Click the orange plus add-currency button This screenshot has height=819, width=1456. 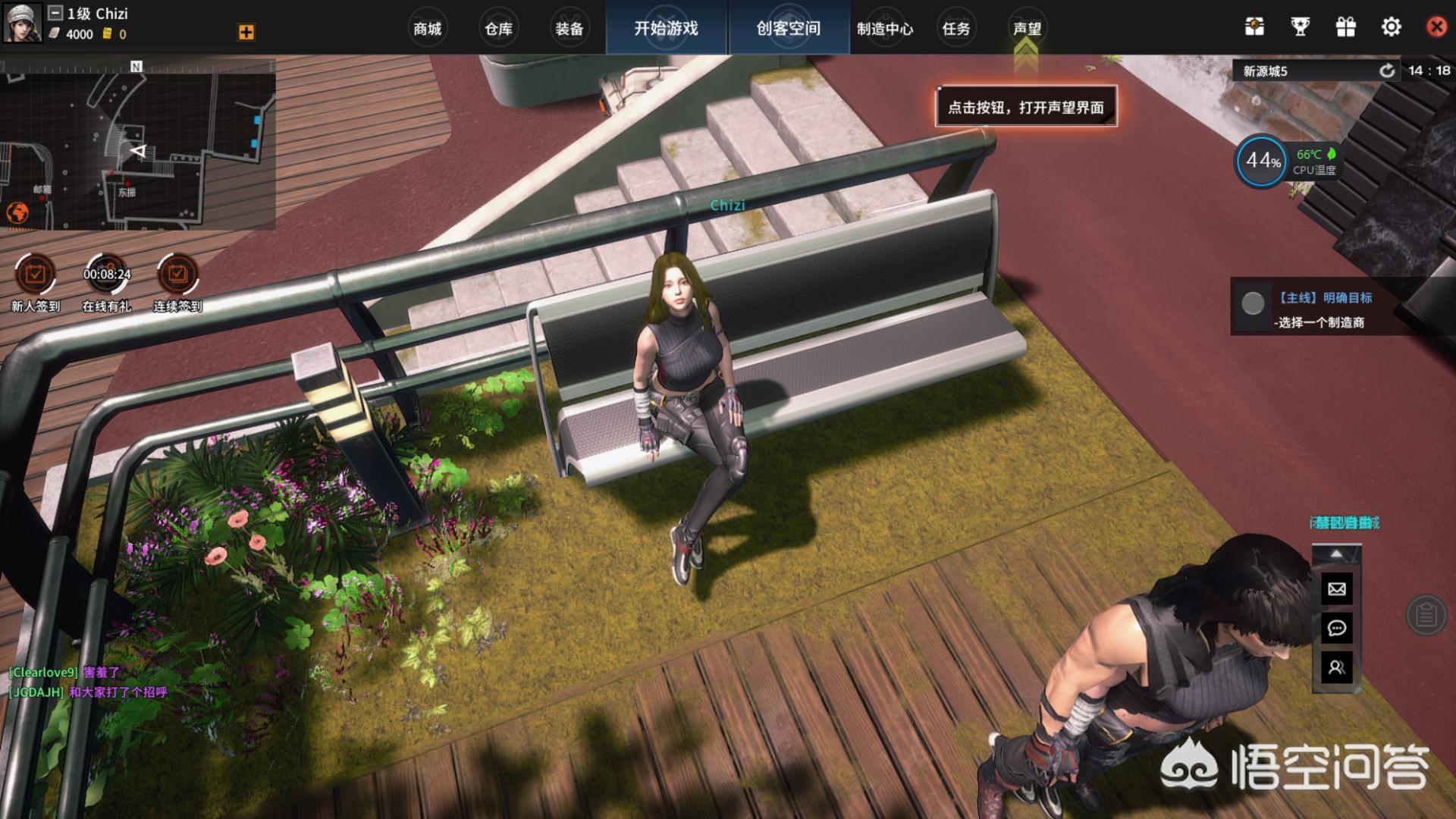point(246,32)
